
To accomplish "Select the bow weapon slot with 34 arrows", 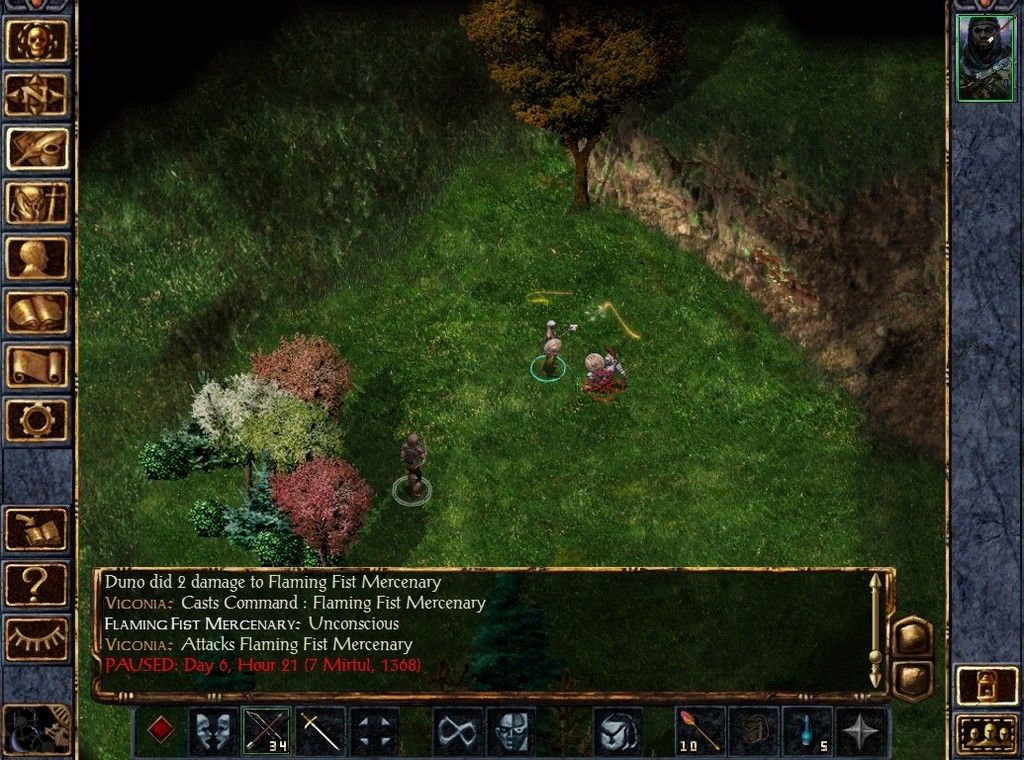I will click(x=265, y=731).
